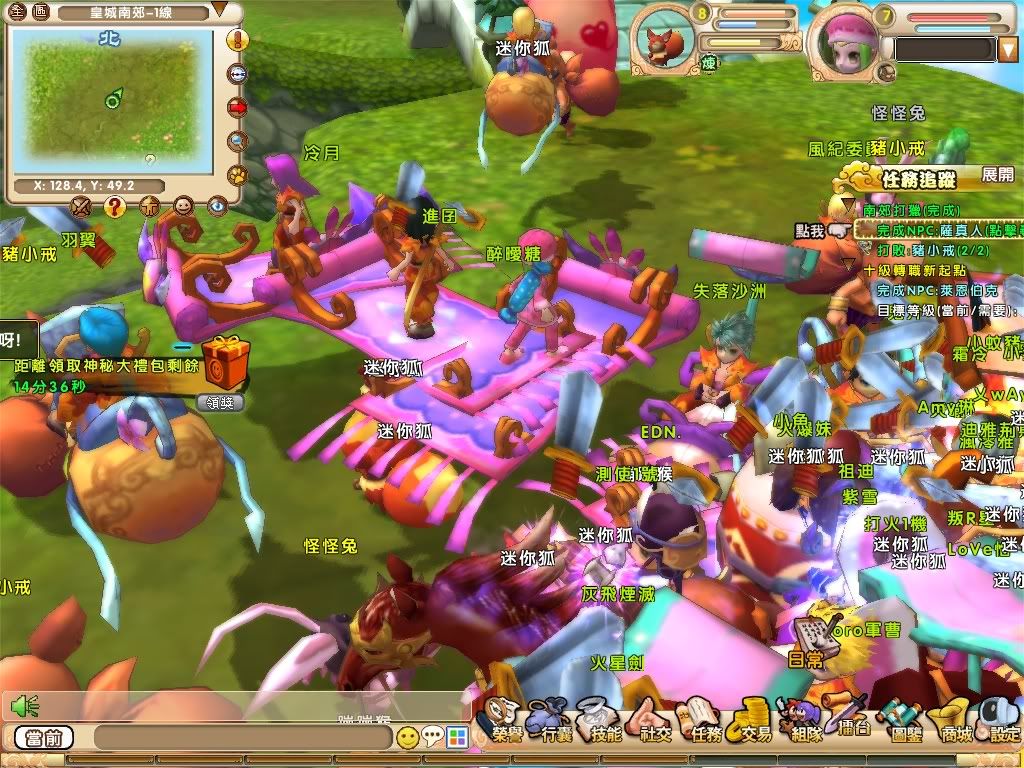The image size is (1024, 768).
Task: Open the smiley emoticon picker in chat
Action: [x=407, y=739]
